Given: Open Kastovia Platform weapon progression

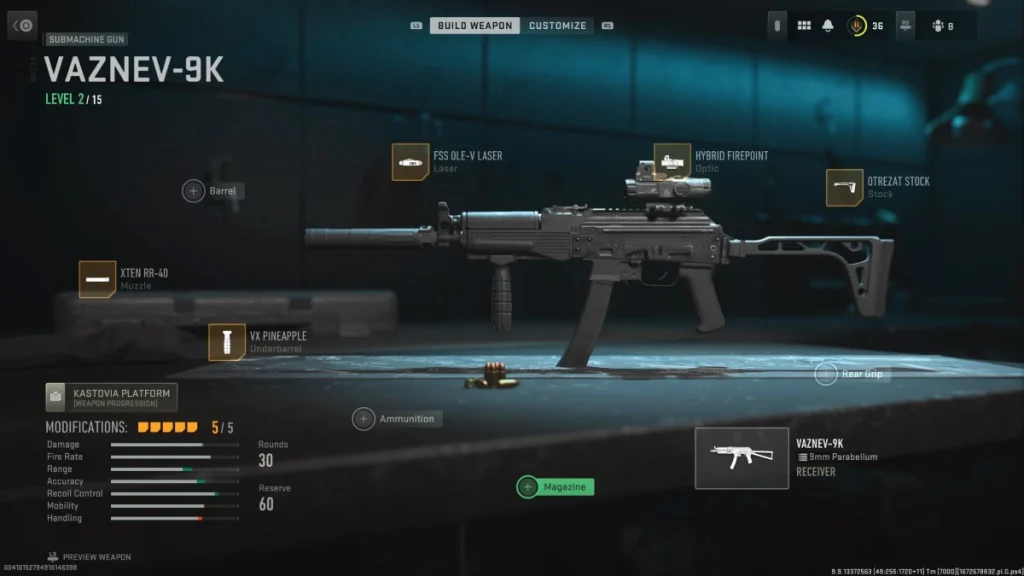Looking at the screenshot, I should (111, 397).
